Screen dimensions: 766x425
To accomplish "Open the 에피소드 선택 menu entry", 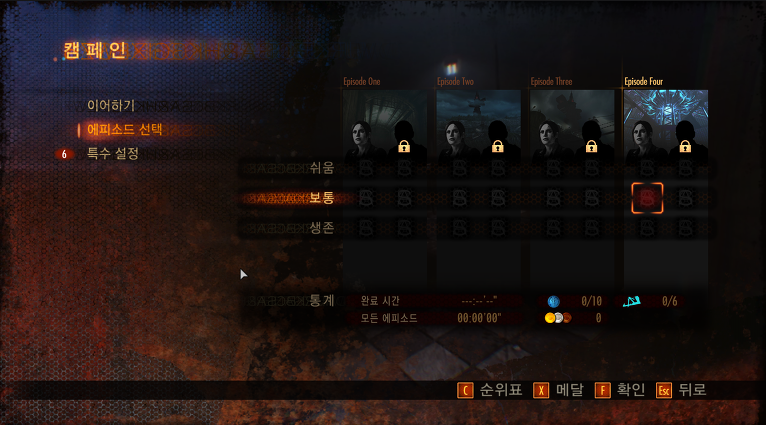I will [124, 129].
